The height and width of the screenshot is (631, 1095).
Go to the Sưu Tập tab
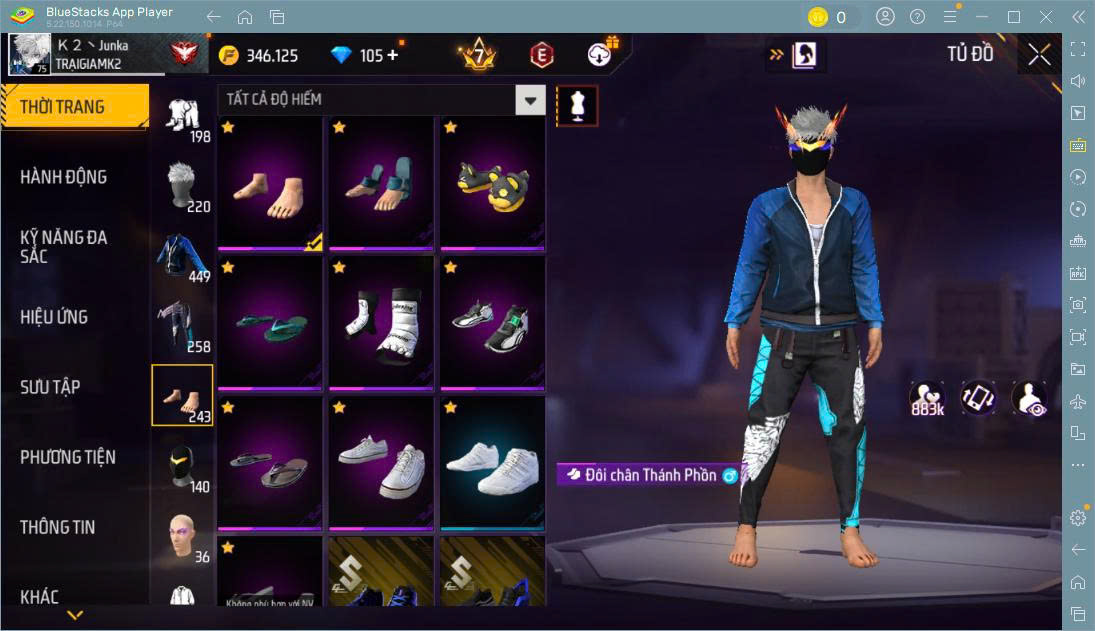(51, 387)
